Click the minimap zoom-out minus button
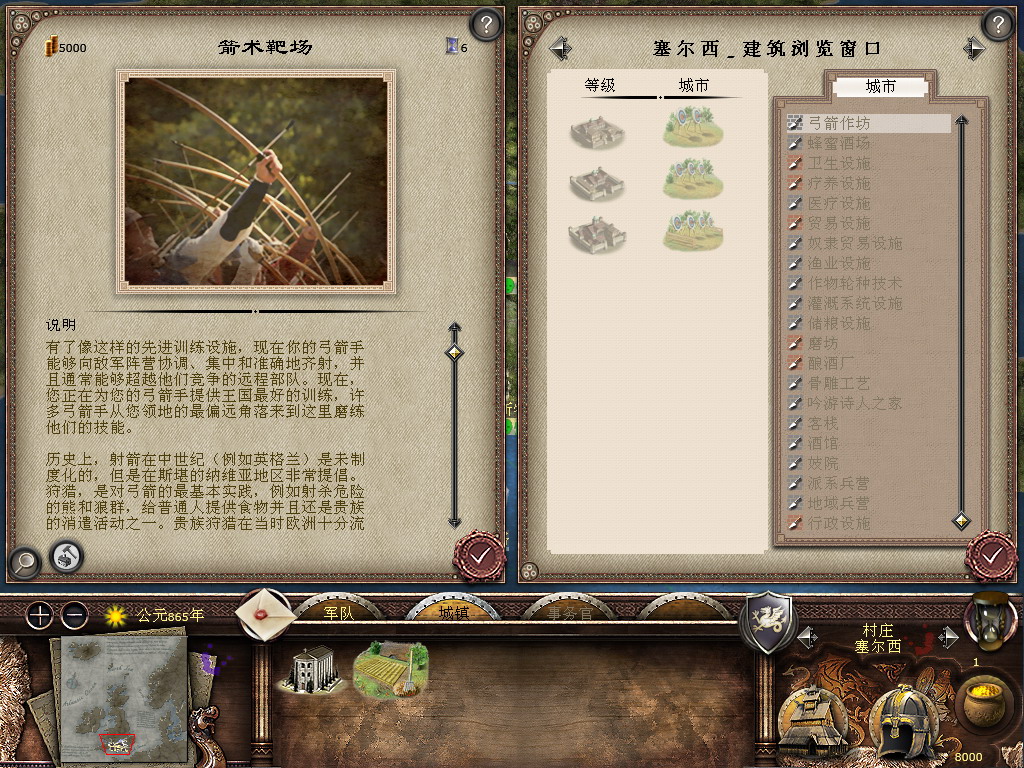Screen dimensions: 1024x768 (x=74, y=615)
